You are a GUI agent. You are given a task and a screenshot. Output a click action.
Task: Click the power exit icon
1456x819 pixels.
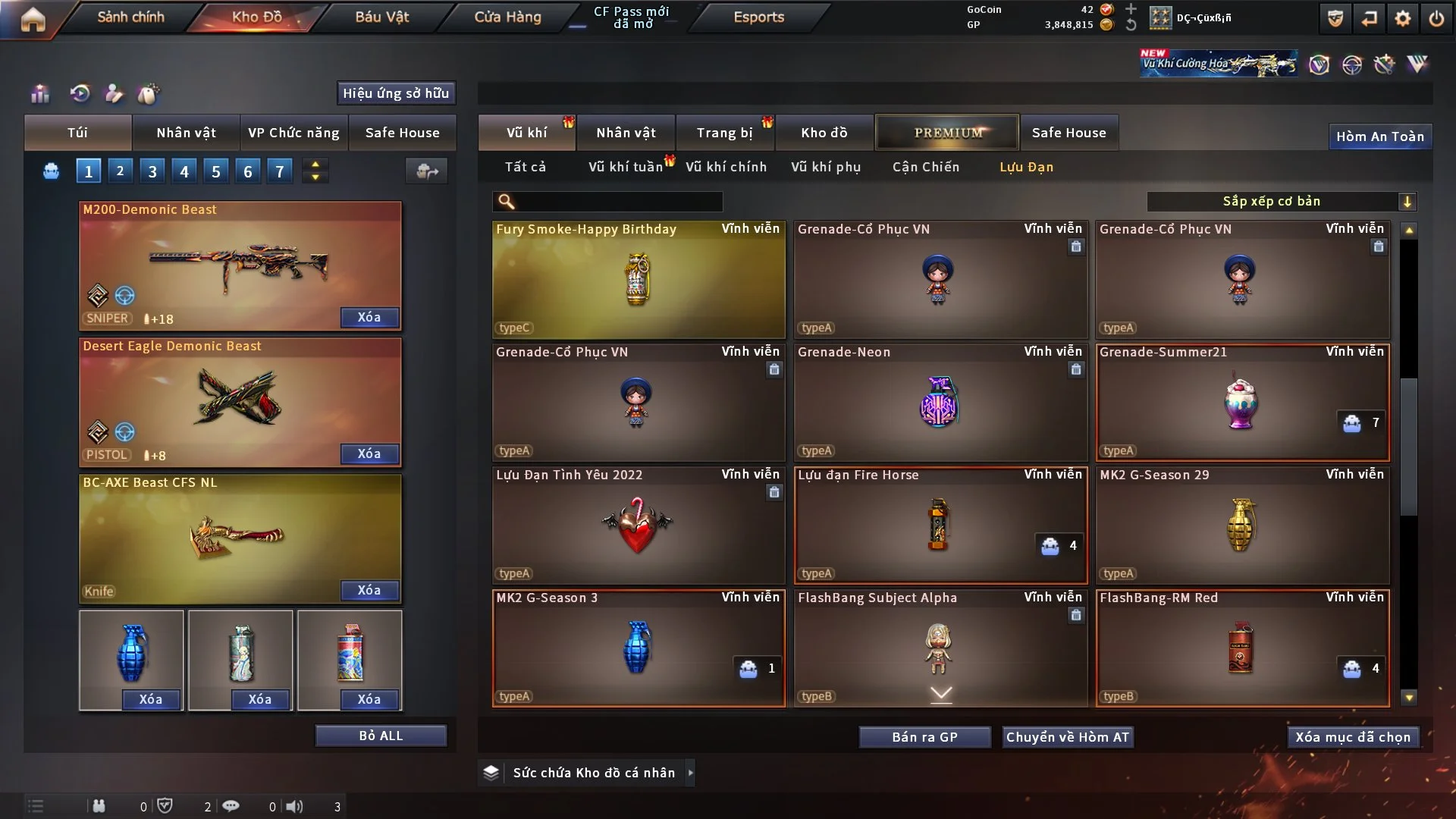[1436, 18]
